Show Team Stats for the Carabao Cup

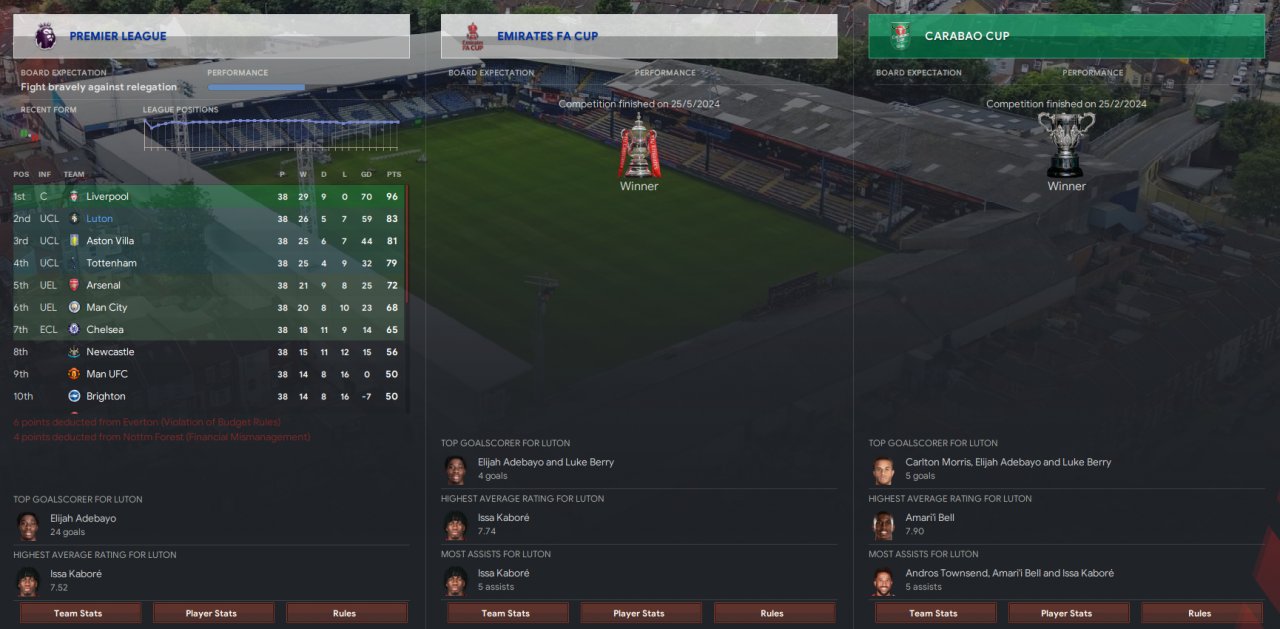point(934,613)
